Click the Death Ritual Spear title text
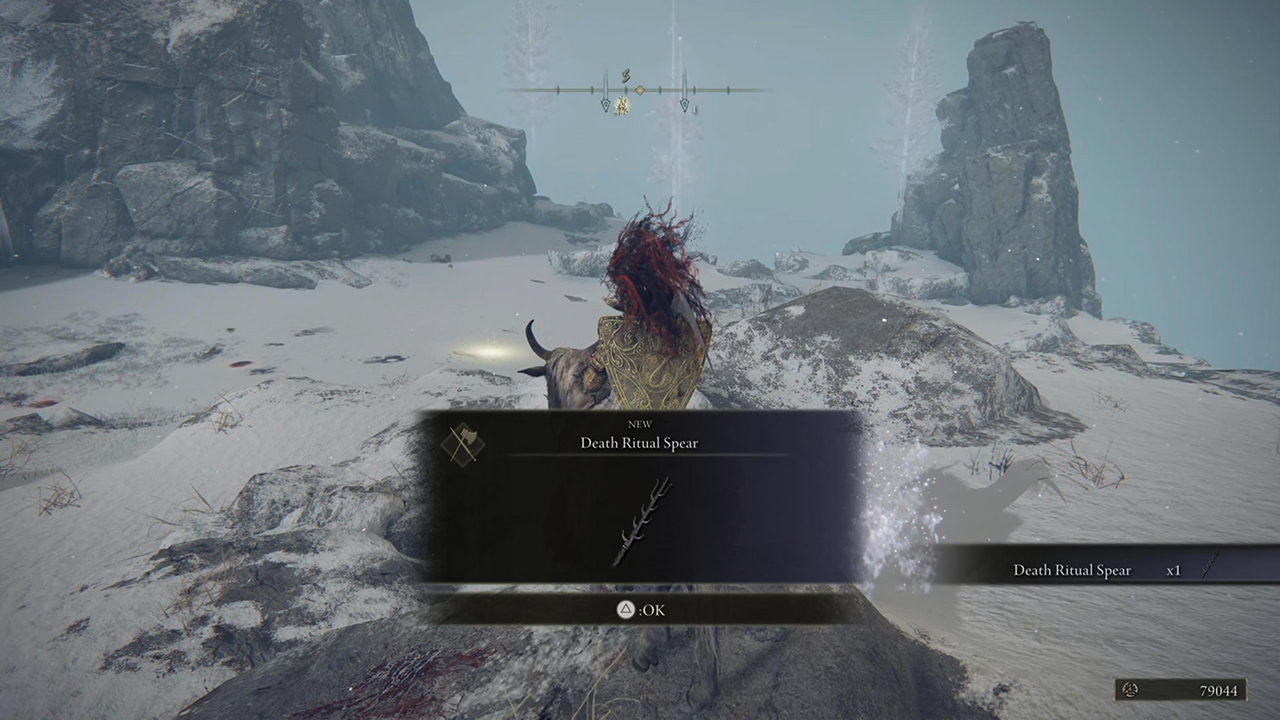 (639, 443)
